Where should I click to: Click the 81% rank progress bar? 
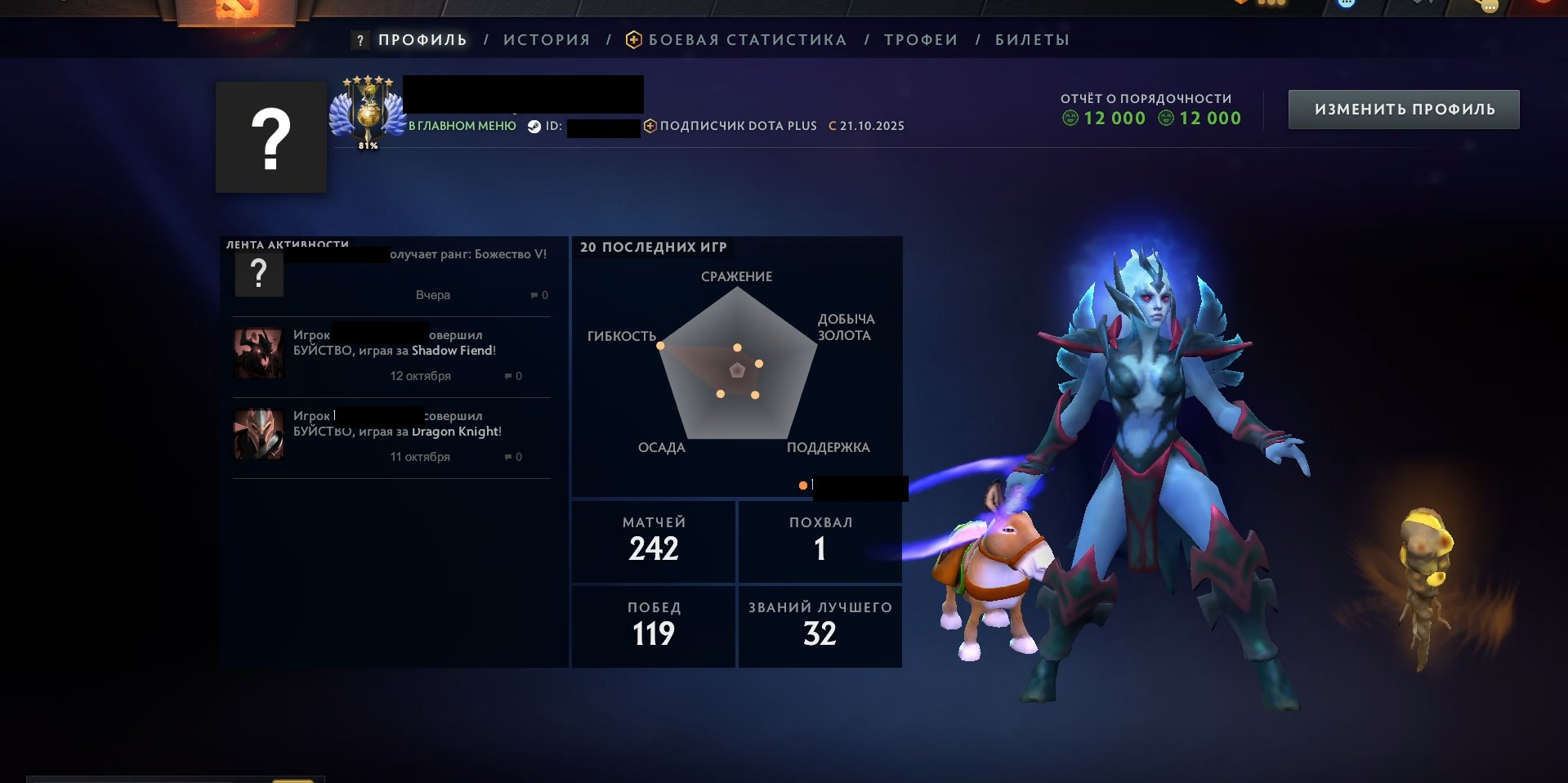[368, 144]
